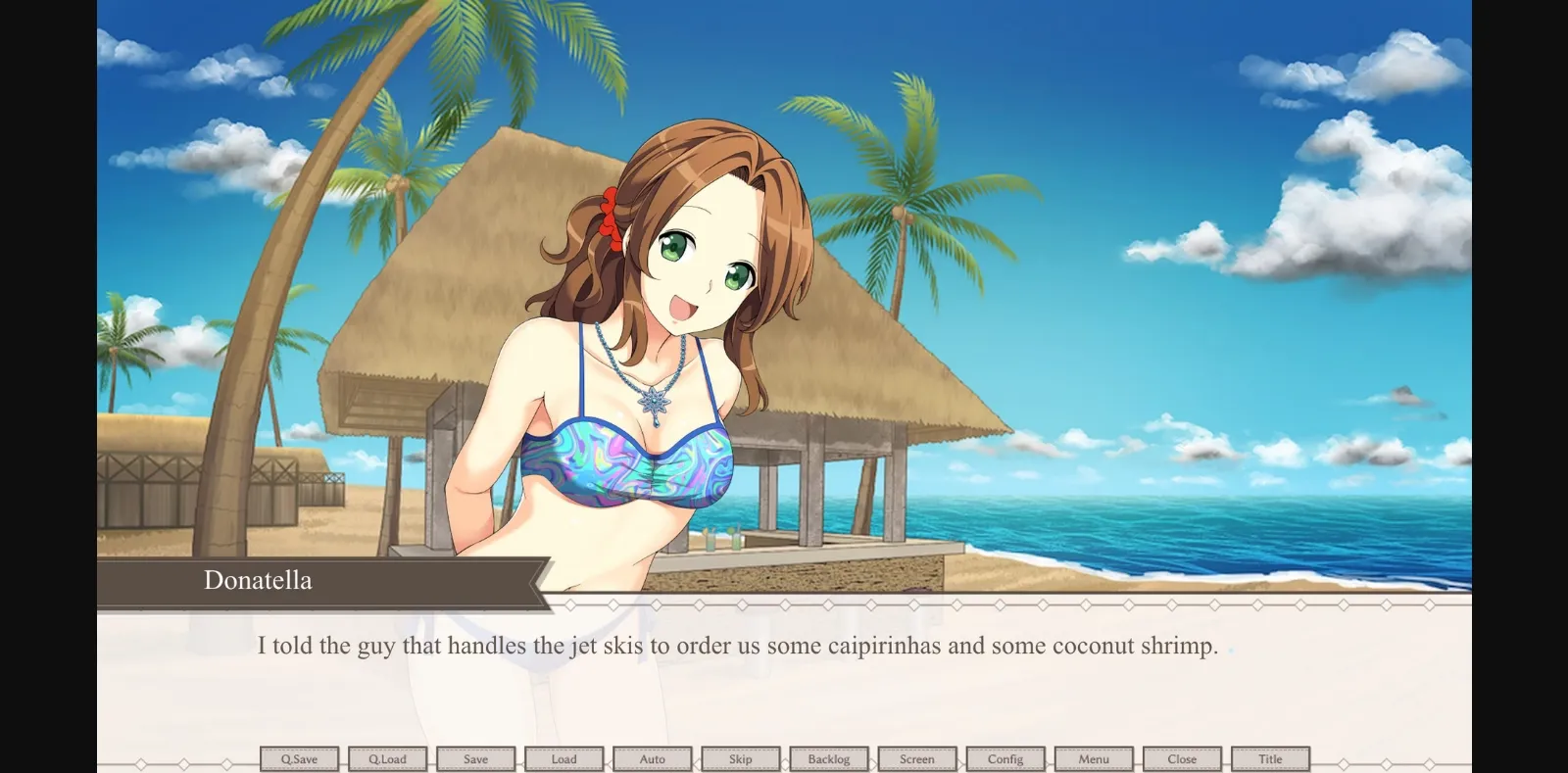This screenshot has height=773, width=1568.
Task: Open the Load screen
Action: pyautogui.click(x=563, y=758)
